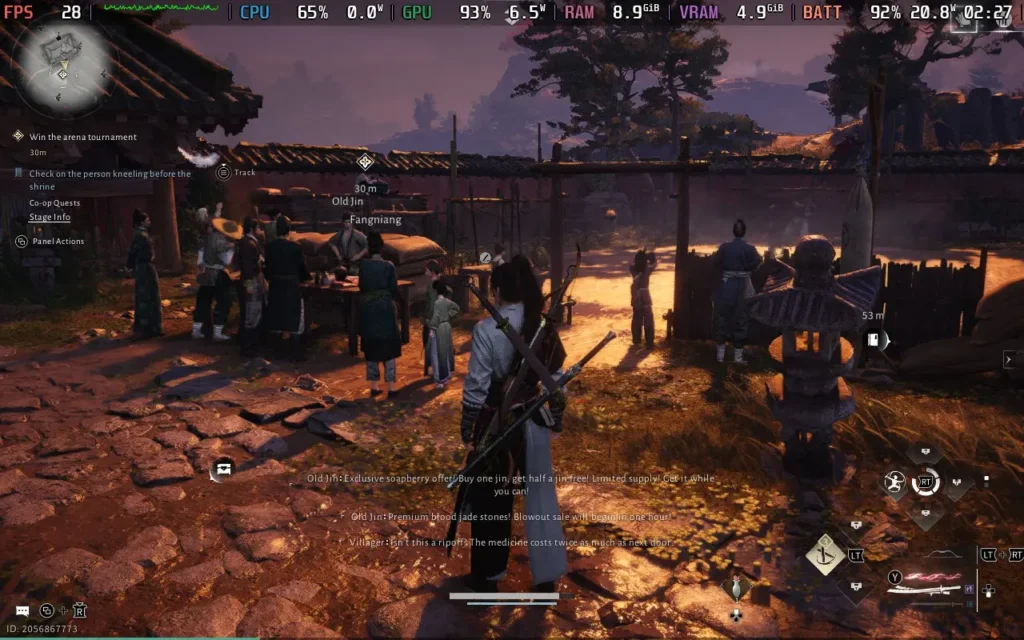The image size is (1024, 640).
Task: Use the vase consumable item slot
Action: (737, 587)
